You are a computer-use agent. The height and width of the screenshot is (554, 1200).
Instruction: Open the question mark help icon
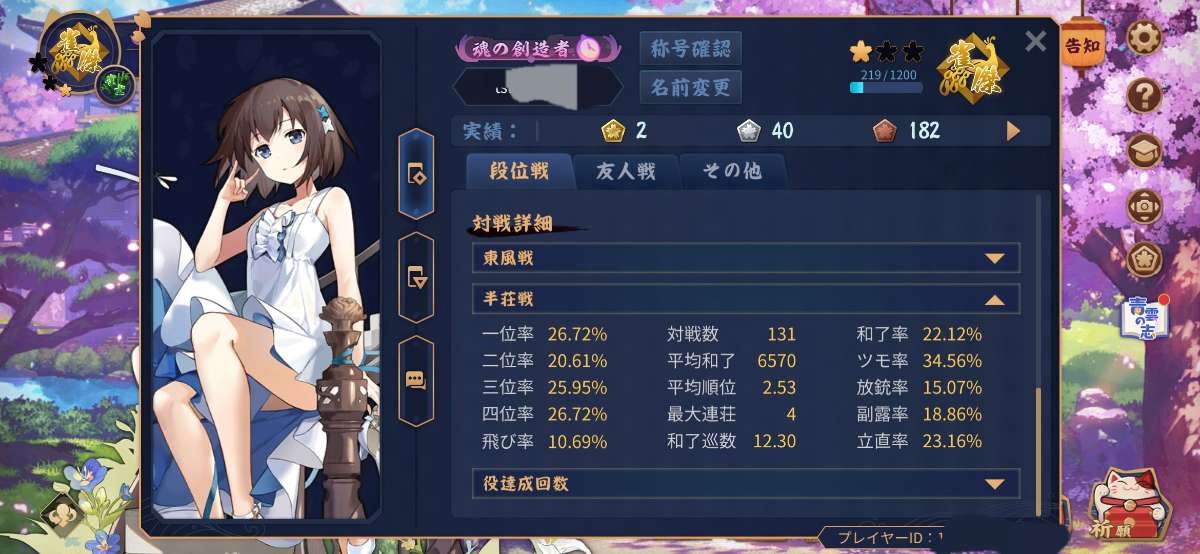point(1144,96)
